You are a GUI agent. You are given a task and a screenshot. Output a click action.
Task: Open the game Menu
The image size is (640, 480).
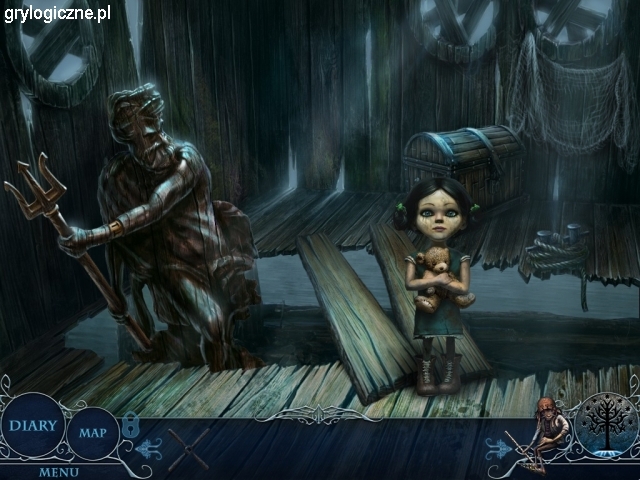[60, 471]
